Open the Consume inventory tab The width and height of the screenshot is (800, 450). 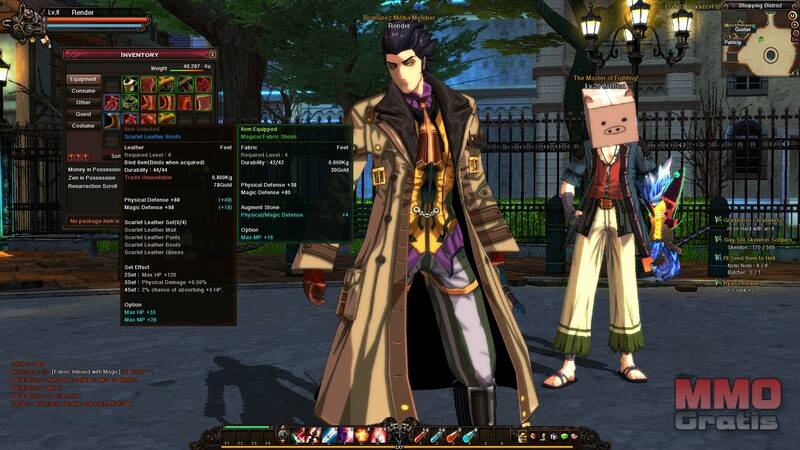point(84,91)
